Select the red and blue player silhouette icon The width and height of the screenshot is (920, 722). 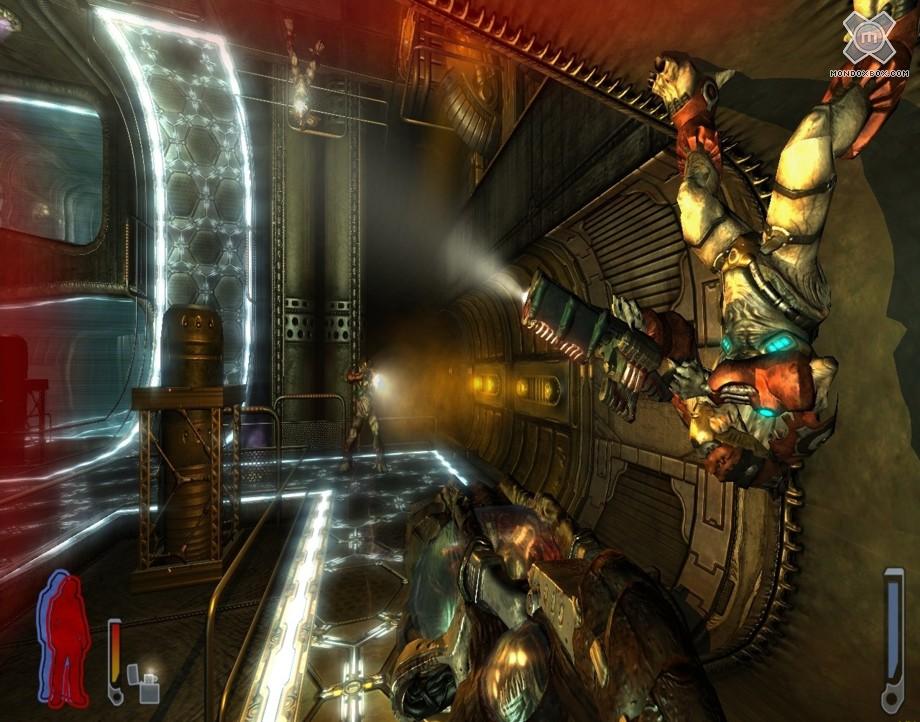(65, 638)
